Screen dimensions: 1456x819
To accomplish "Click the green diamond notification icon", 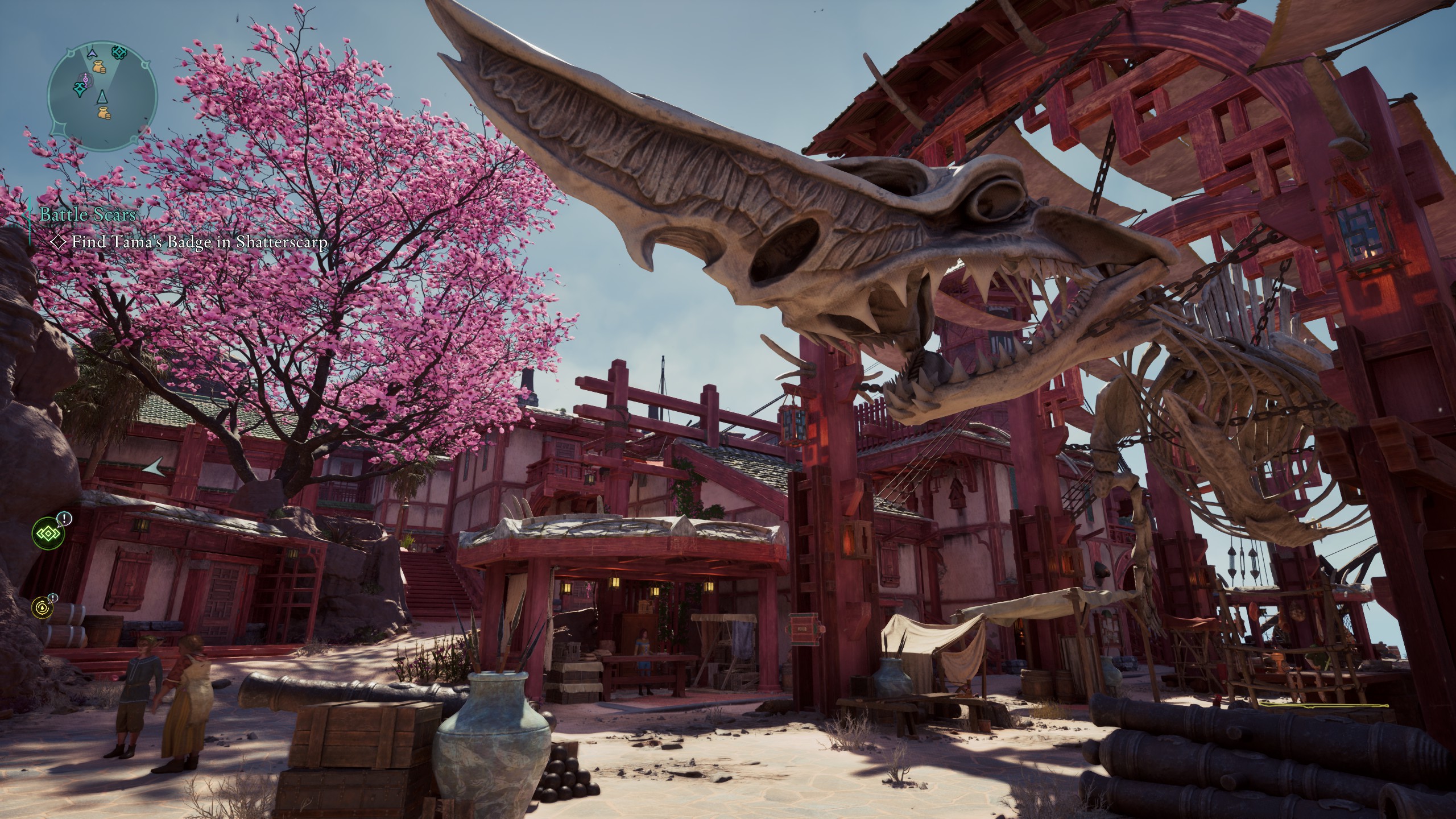I will pyautogui.click(x=45, y=533).
